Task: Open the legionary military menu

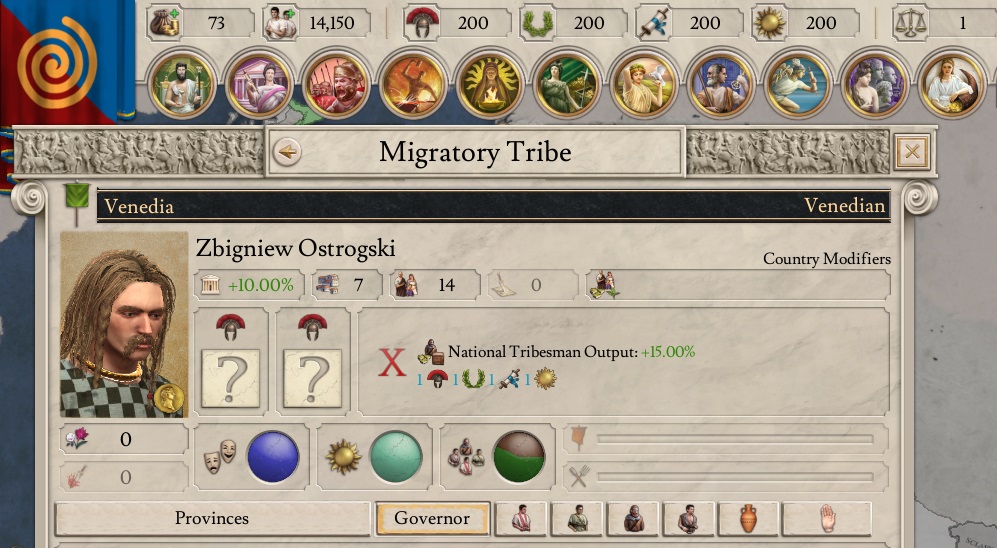Action: 335,84
